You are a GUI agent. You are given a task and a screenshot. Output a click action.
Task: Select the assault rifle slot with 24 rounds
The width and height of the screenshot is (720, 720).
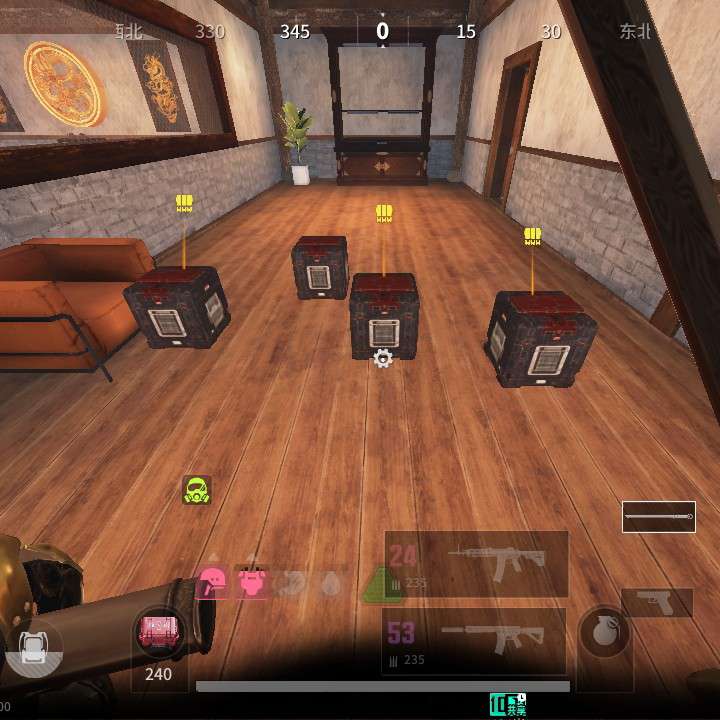pyautogui.click(x=476, y=564)
